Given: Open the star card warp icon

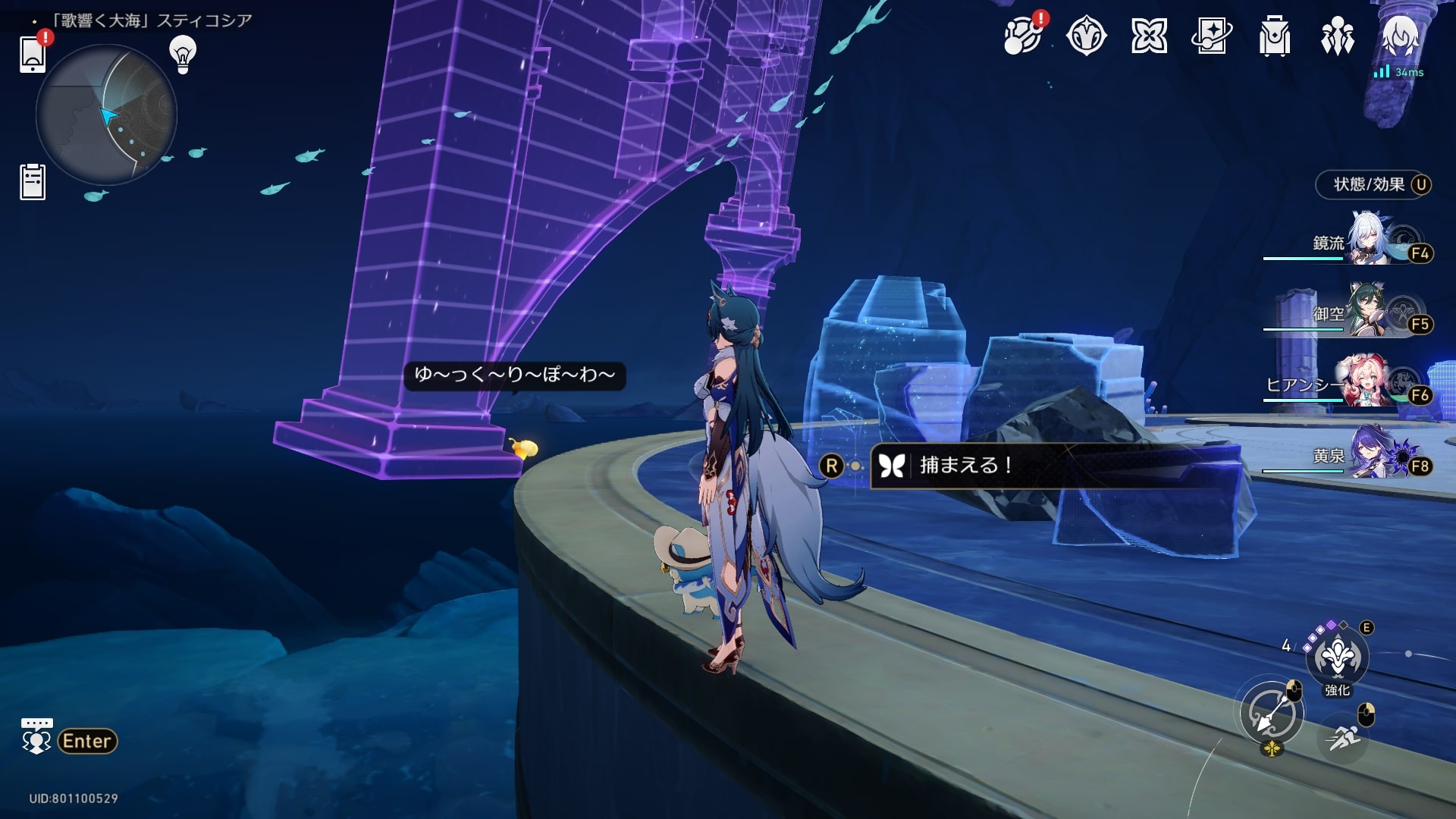Looking at the screenshot, I should click(x=1211, y=36).
